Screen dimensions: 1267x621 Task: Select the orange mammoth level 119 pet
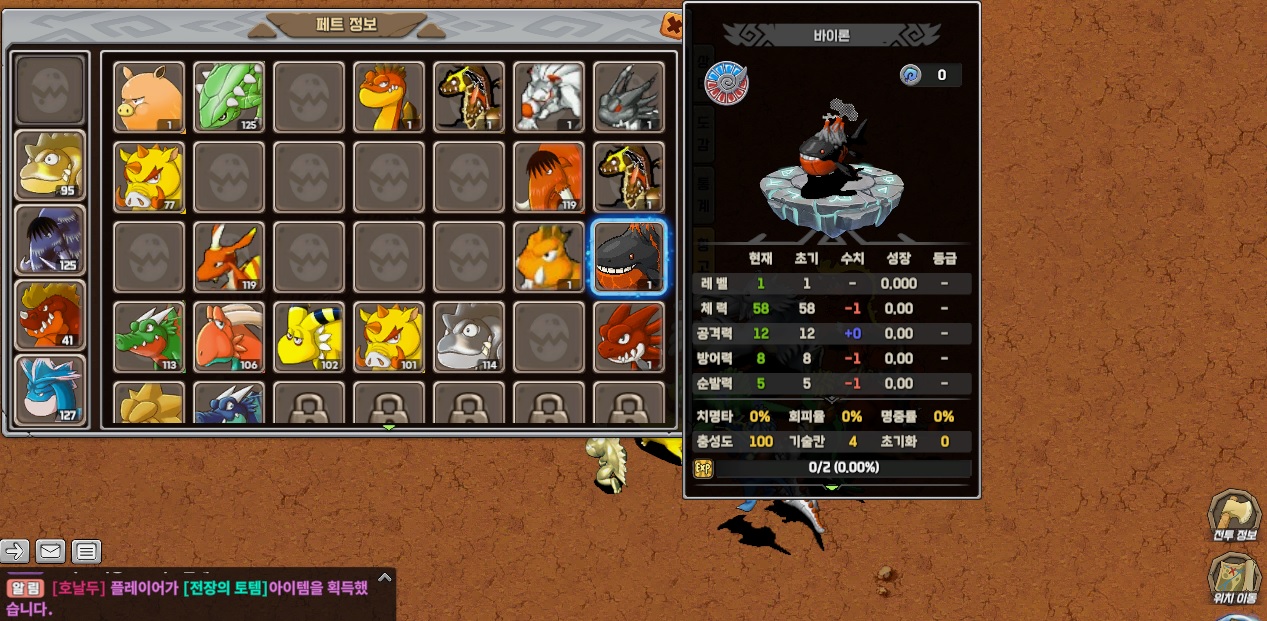click(549, 177)
